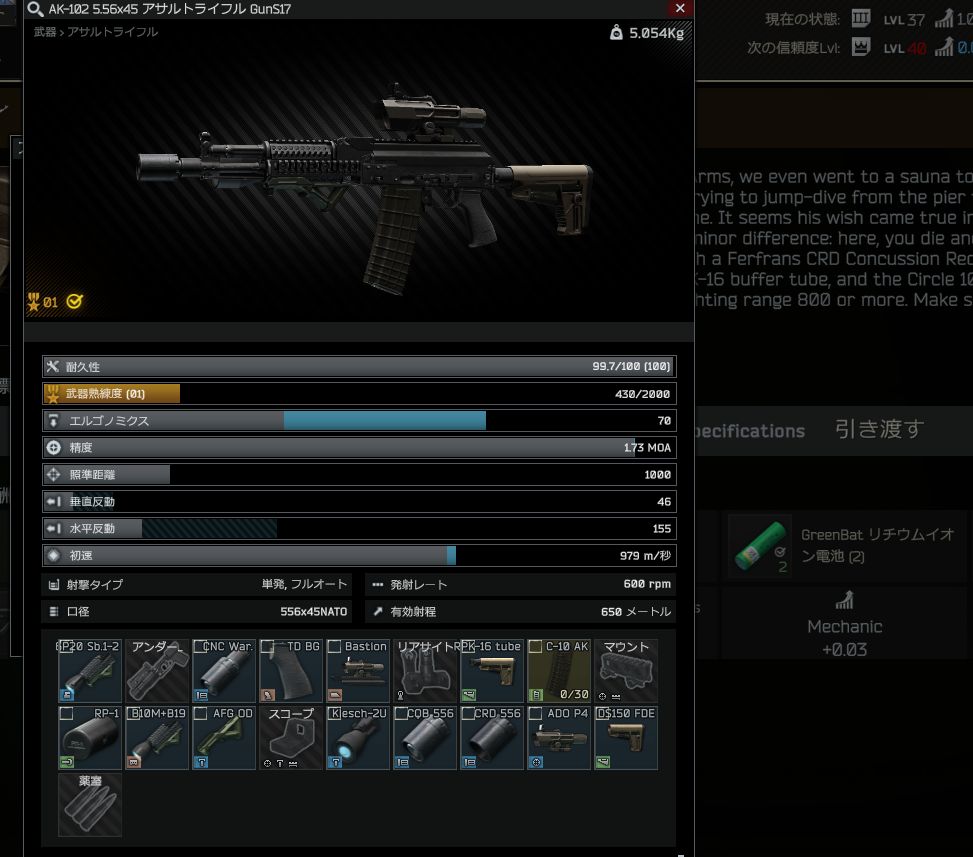Choose the CQB 556 muzzle slot
Viewport: 973px width, 857px height.
(425, 738)
